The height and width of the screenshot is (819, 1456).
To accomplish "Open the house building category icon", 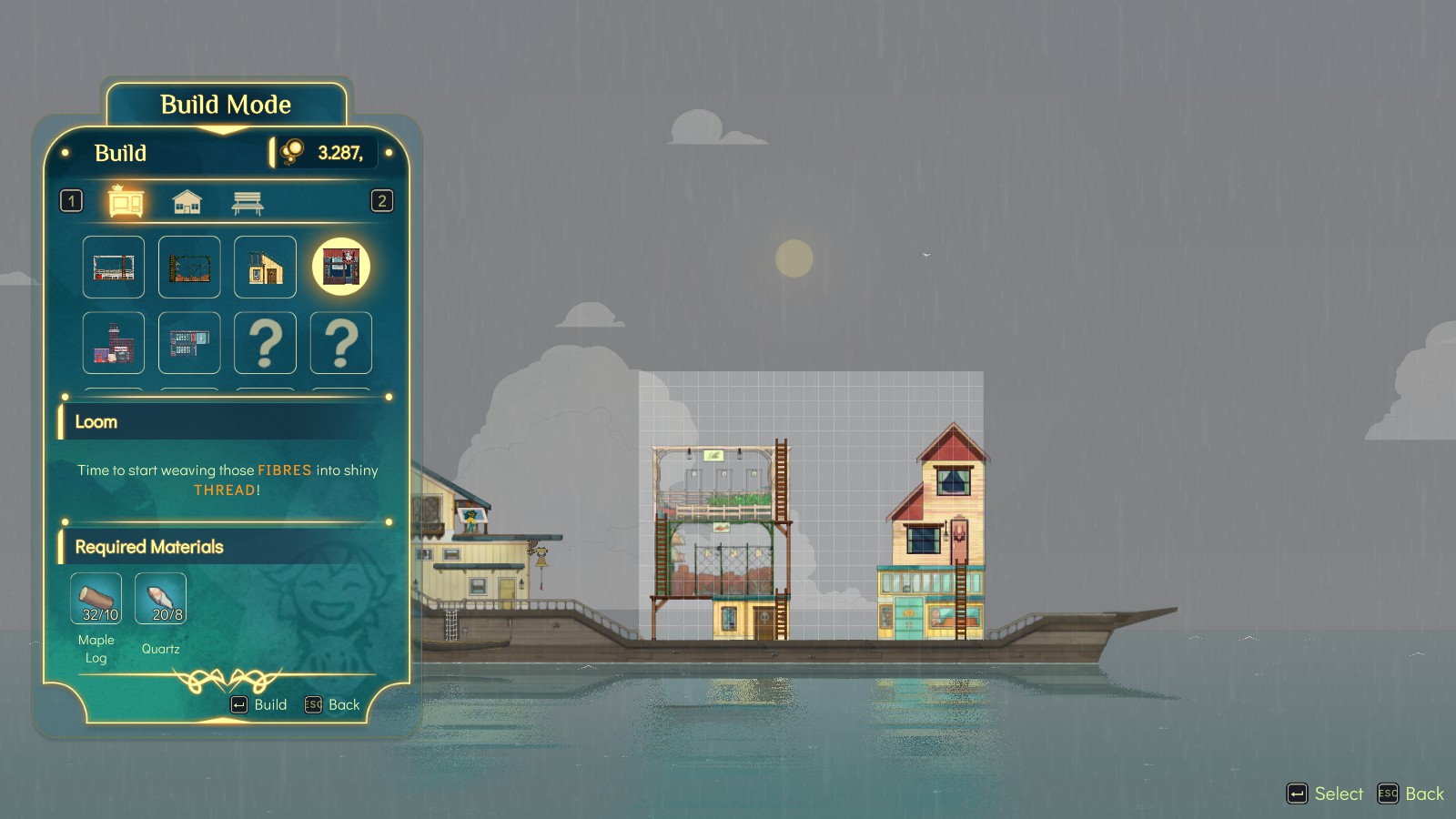I will (187, 200).
